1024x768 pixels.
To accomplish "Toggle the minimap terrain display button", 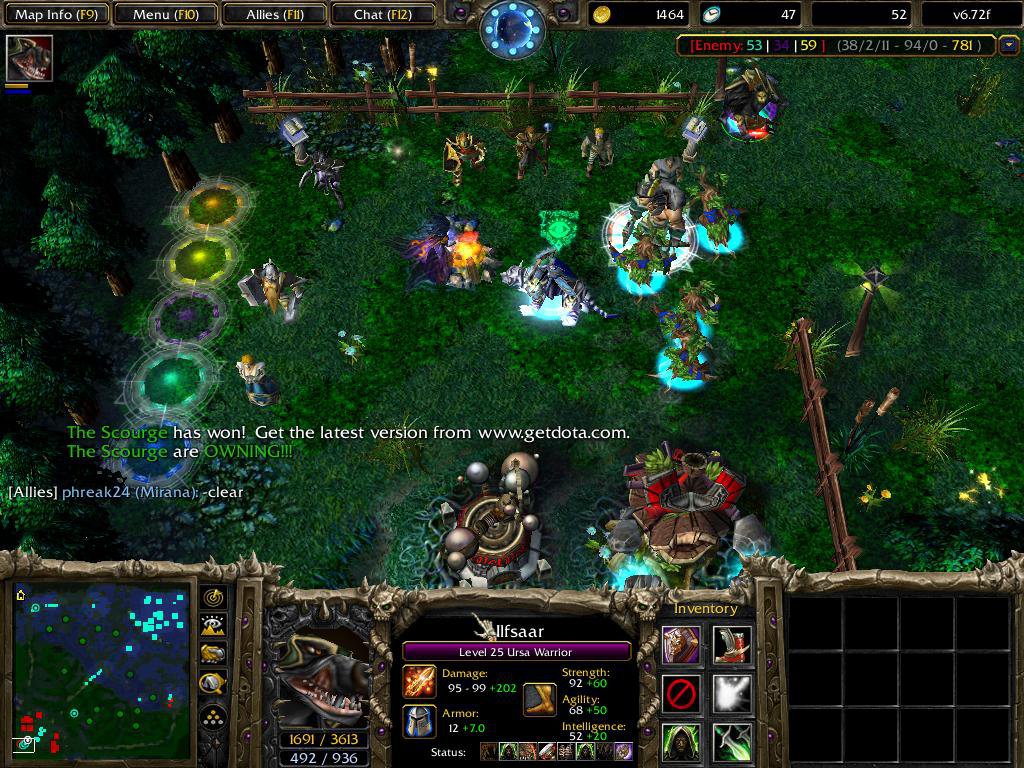I will point(214,626).
